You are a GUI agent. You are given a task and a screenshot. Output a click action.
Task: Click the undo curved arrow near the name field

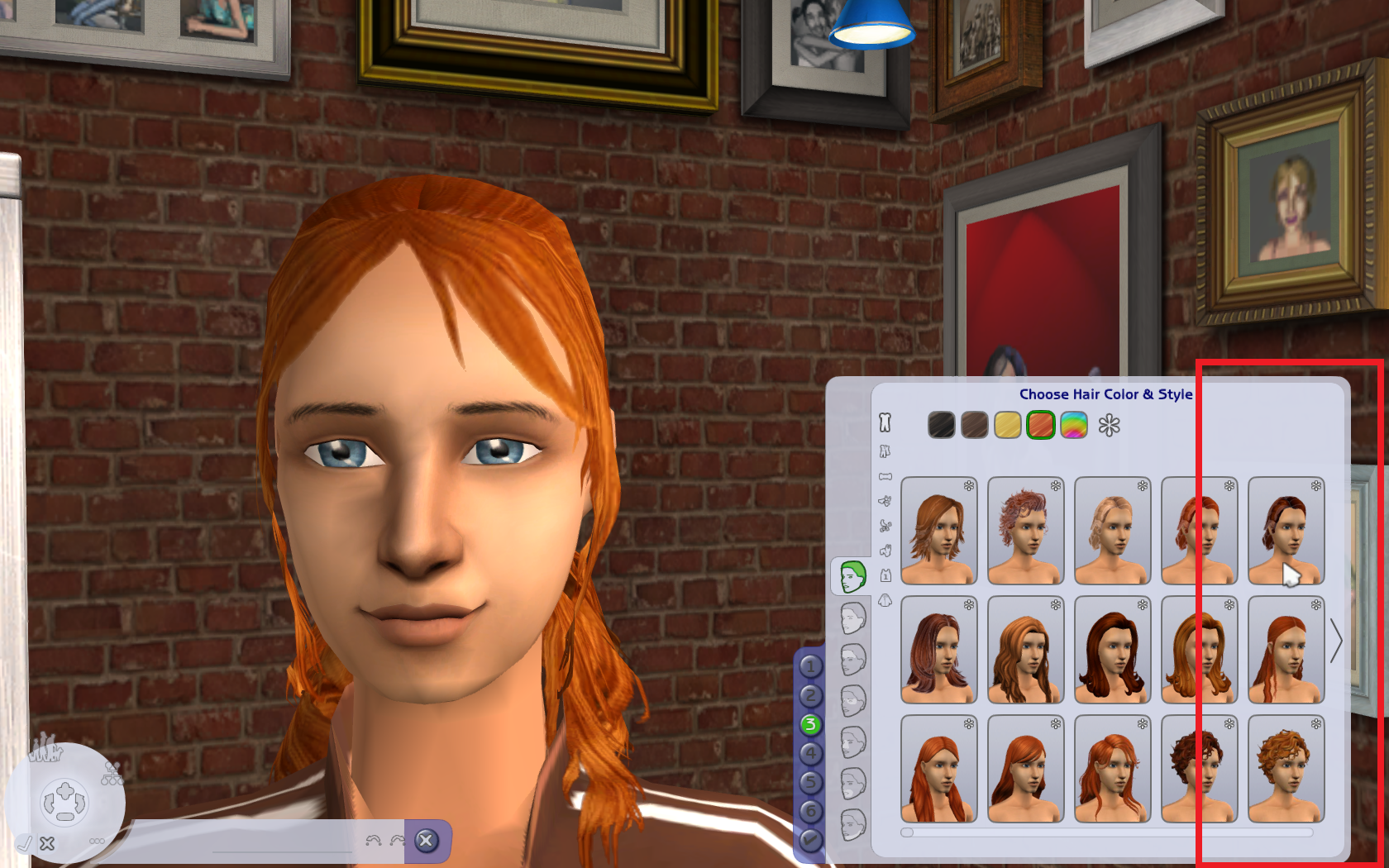[372, 841]
